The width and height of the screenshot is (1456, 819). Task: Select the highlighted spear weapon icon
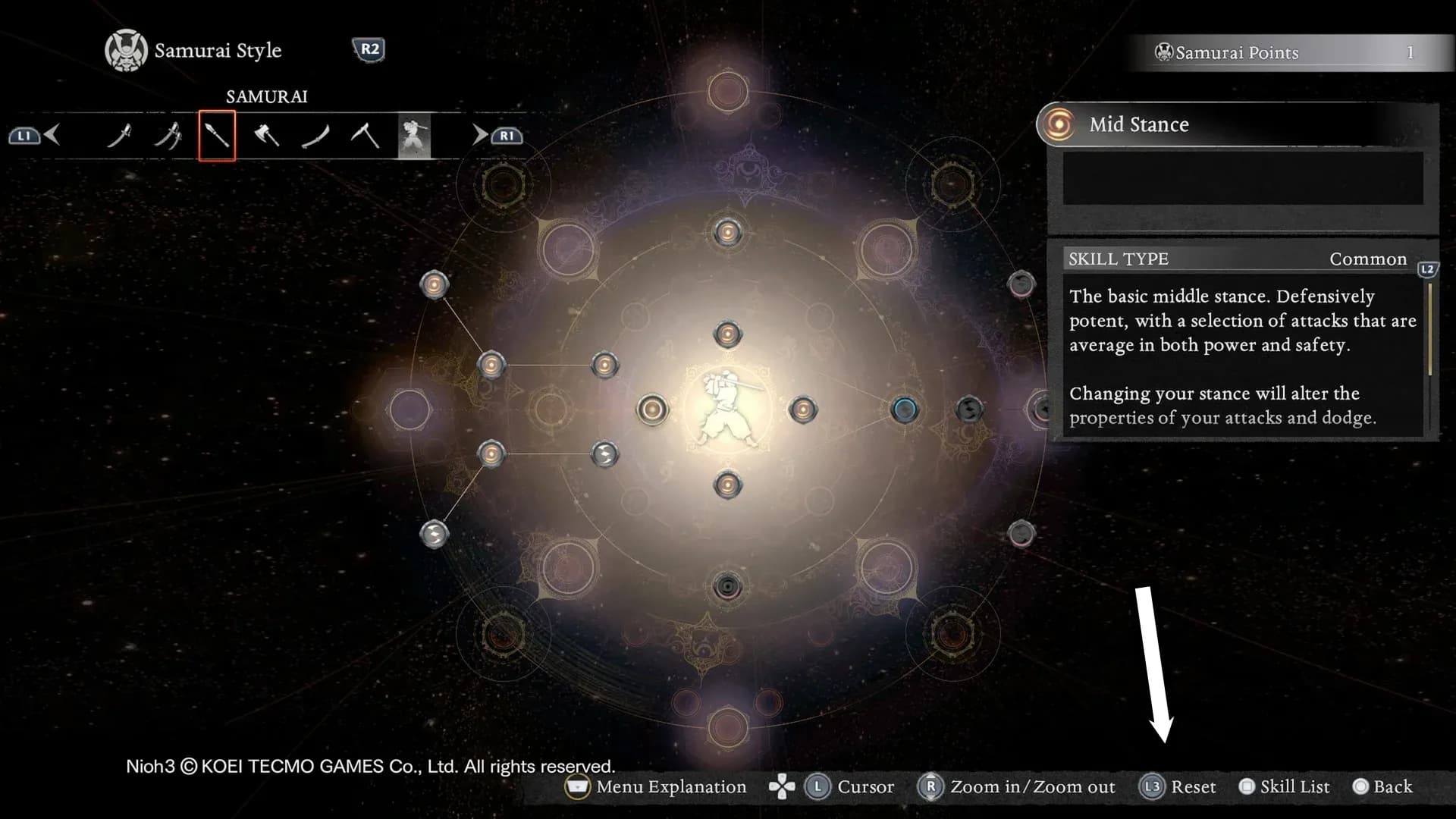pos(217,136)
